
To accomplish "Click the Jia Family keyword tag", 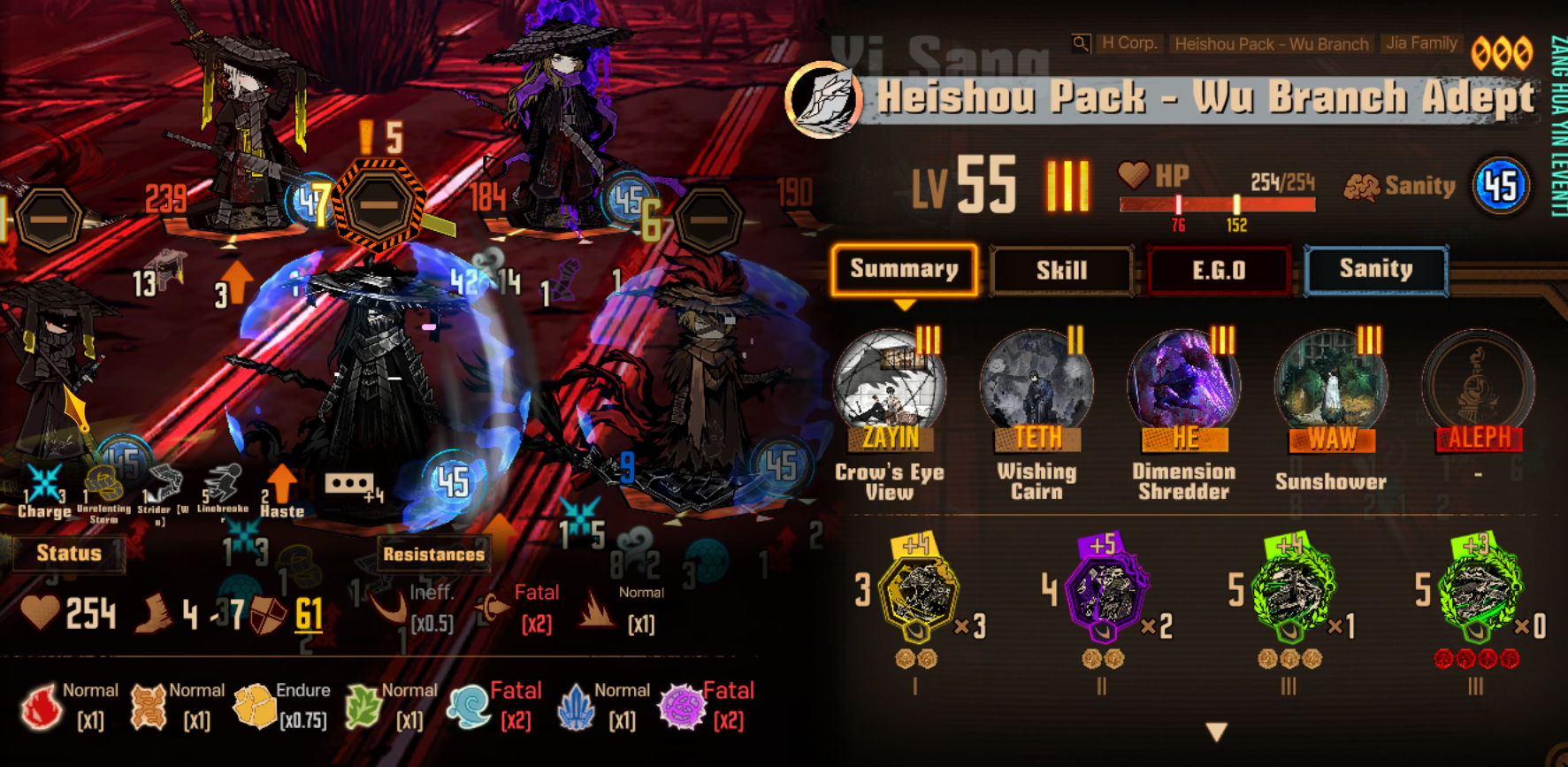I will pyautogui.click(x=1421, y=43).
